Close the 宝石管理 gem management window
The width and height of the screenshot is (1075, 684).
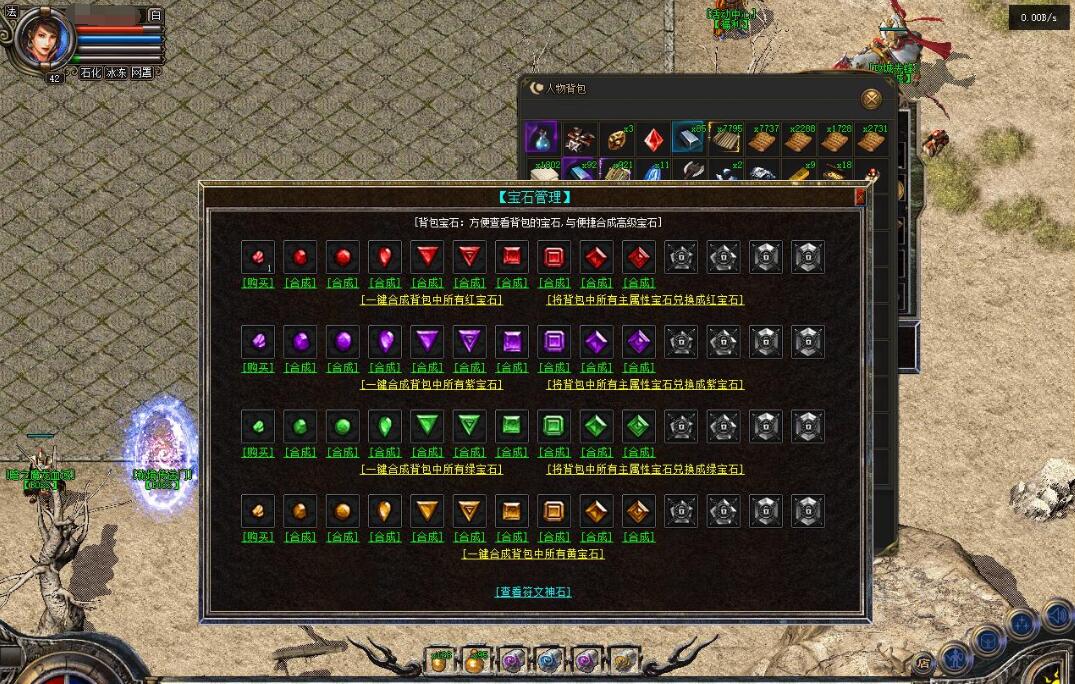pos(860,198)
